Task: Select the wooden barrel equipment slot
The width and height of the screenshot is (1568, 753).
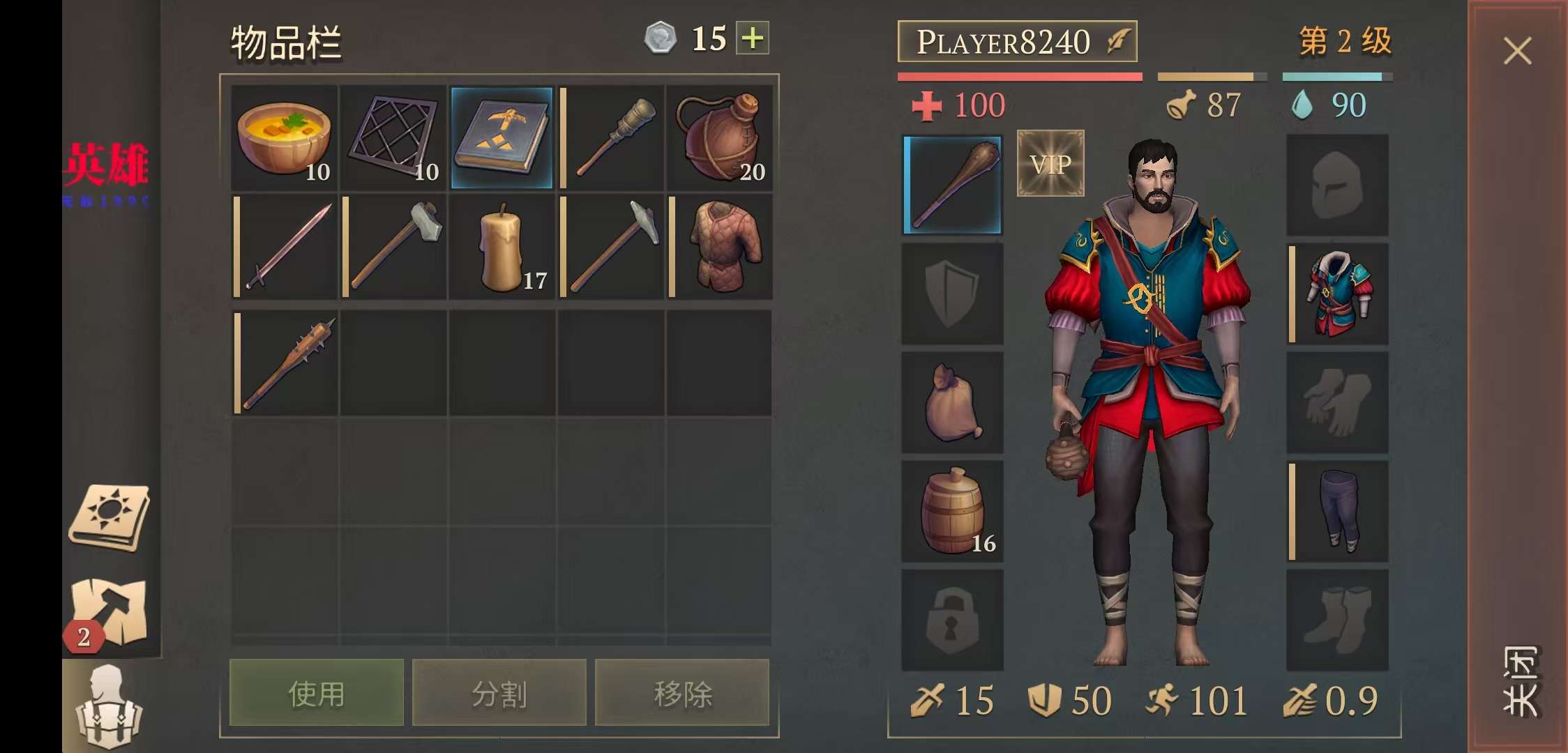Action: pyautogui.click(x=953, y=511)
